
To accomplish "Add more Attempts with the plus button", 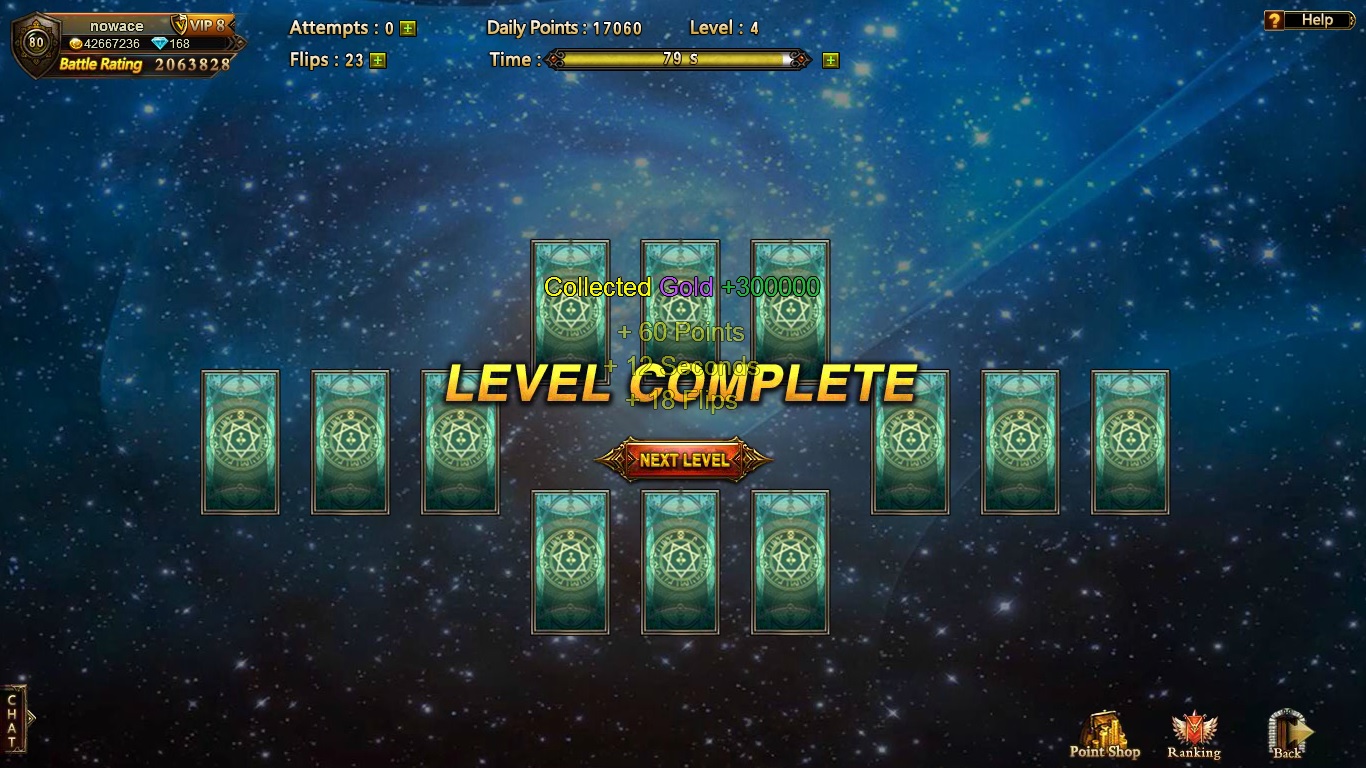I will click(x=408, y=29).
